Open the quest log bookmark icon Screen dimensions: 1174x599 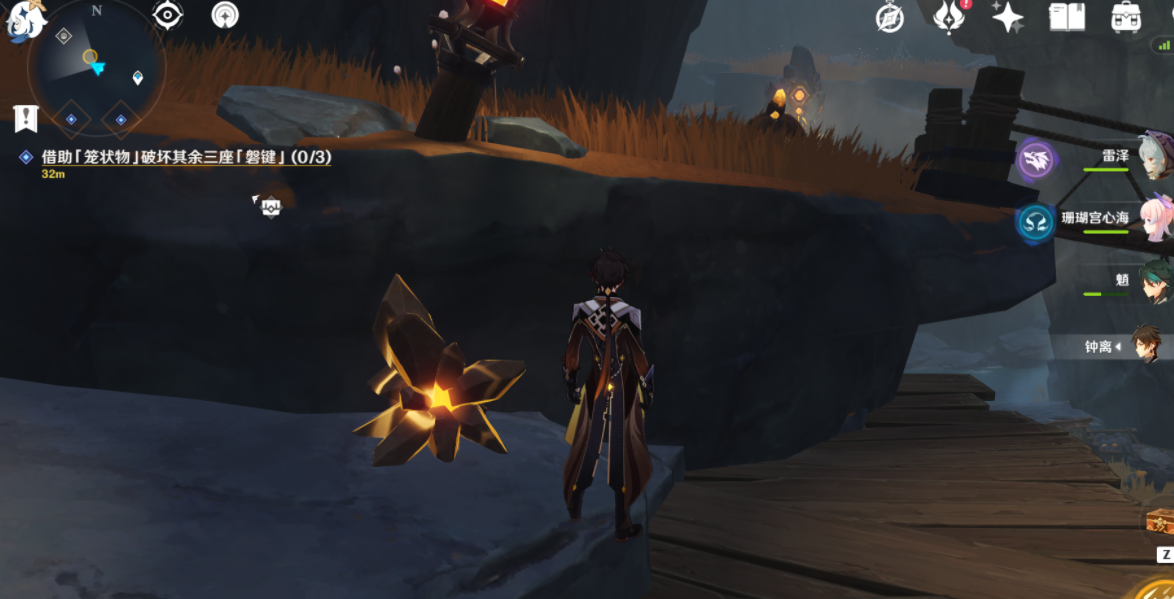pos(26,118)
